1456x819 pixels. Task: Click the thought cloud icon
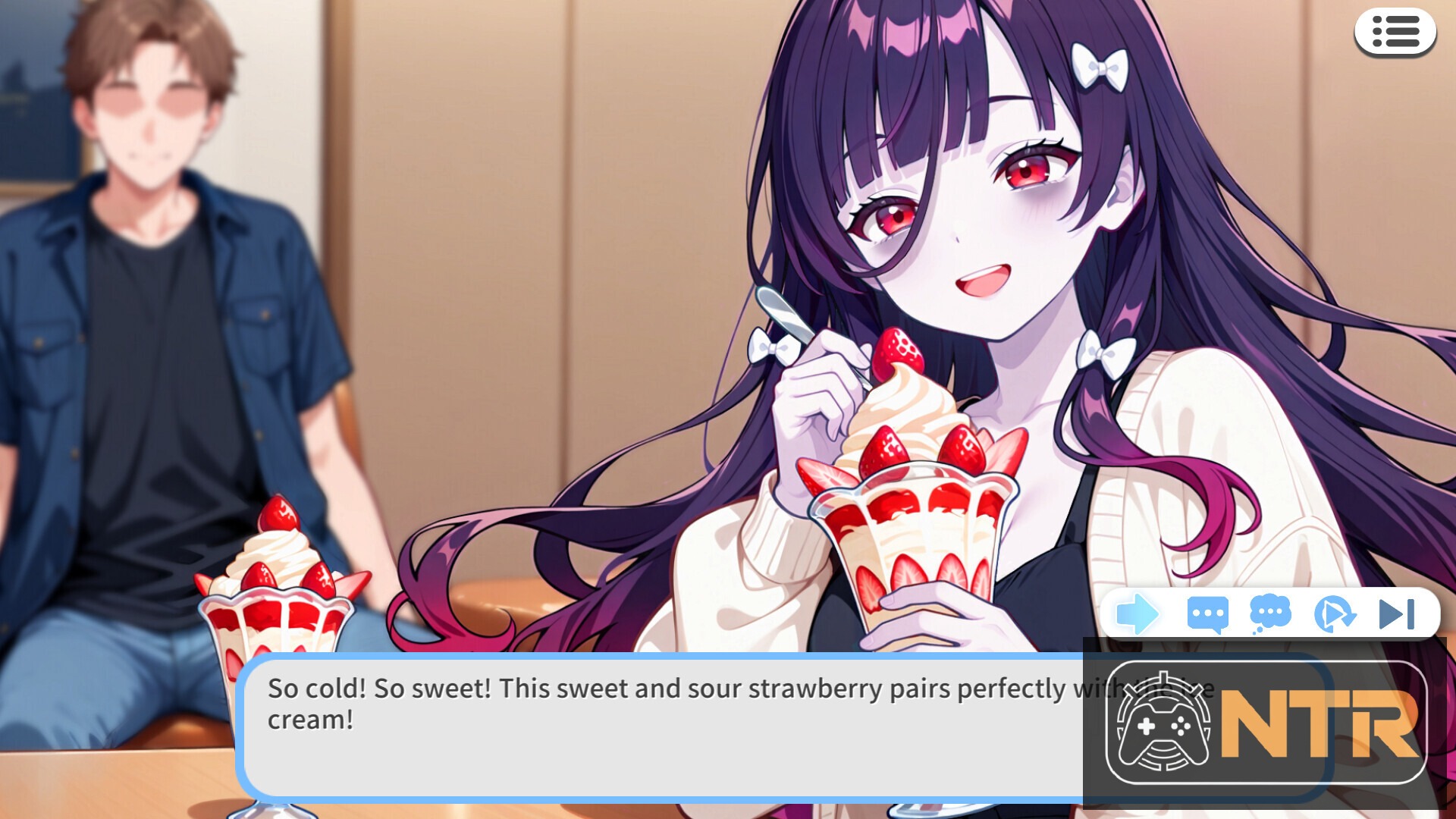click(x=1269, y=613)
